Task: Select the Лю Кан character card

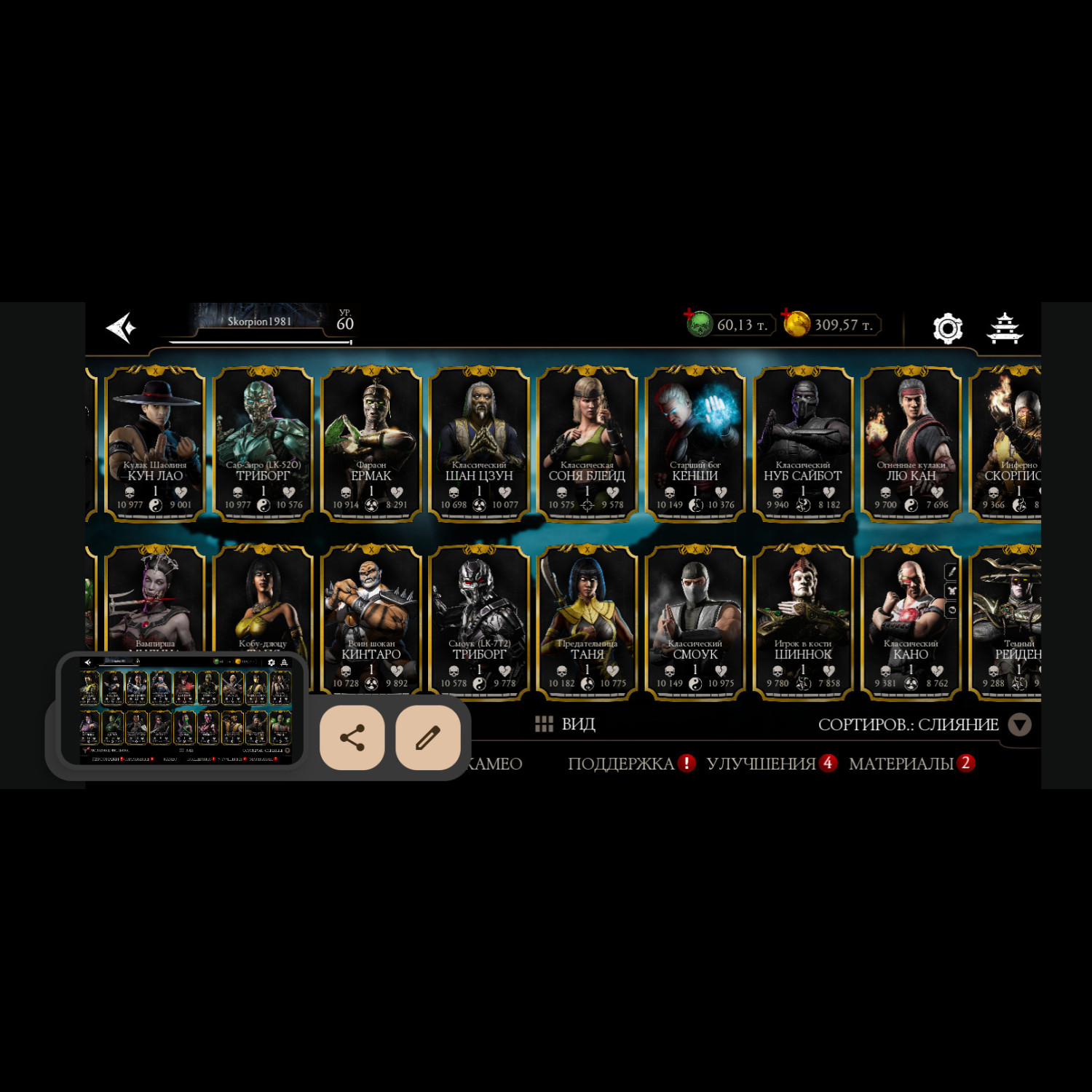Action: (x=911, y=444)
